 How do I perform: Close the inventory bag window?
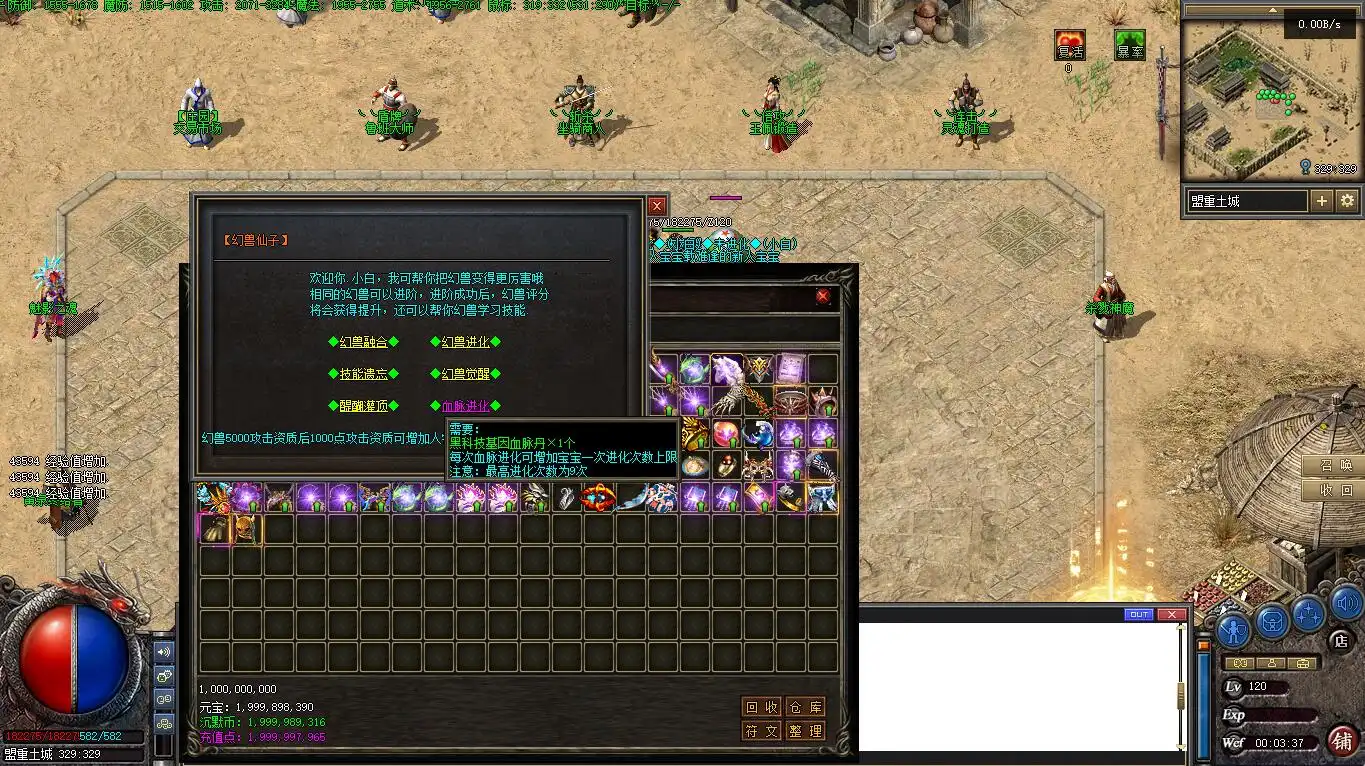823,296
